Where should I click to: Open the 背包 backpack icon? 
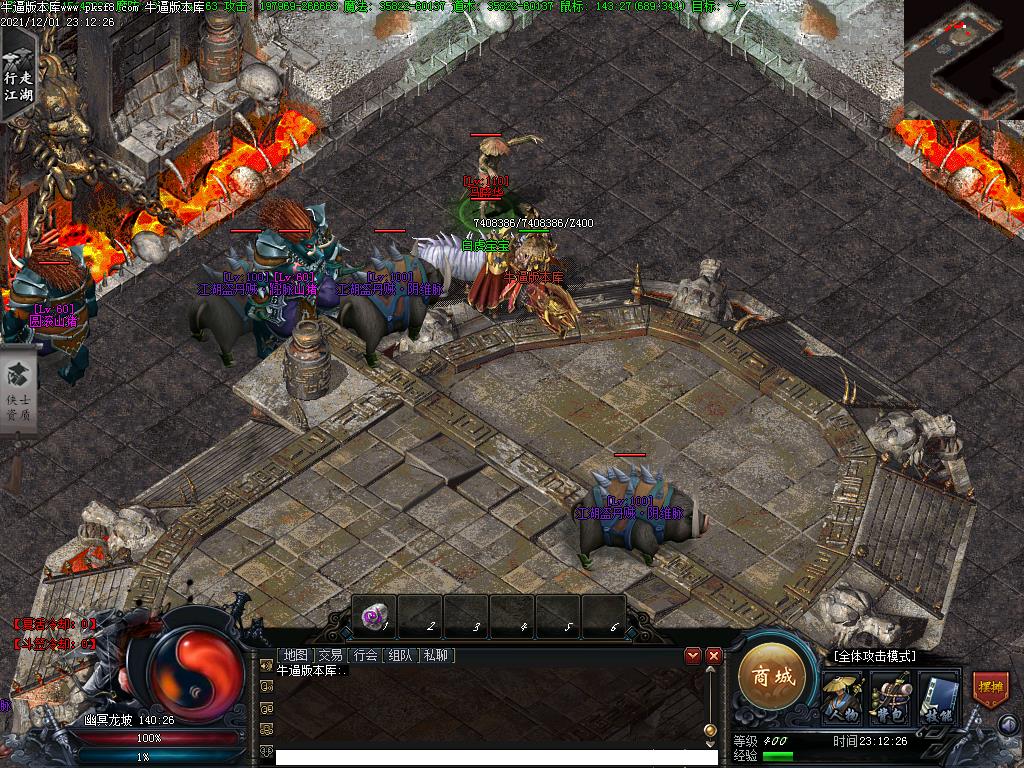pos(889,697)
